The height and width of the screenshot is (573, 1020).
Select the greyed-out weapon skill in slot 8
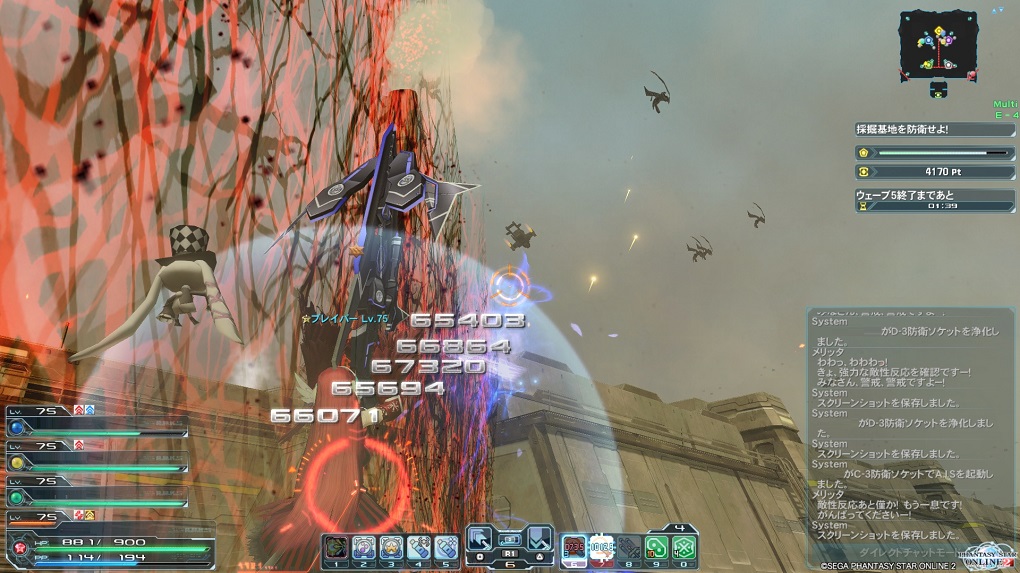point(628,547)
